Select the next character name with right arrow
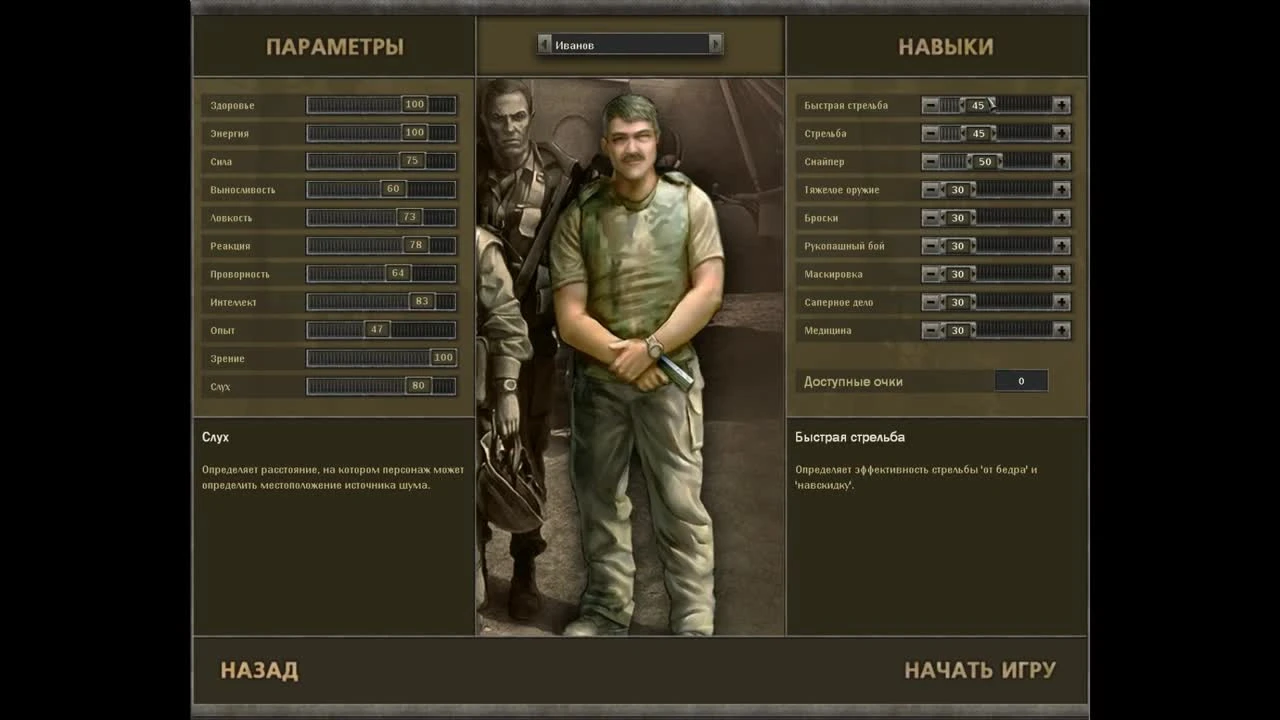The image size is (1280, 720). [x=715, y=44]
